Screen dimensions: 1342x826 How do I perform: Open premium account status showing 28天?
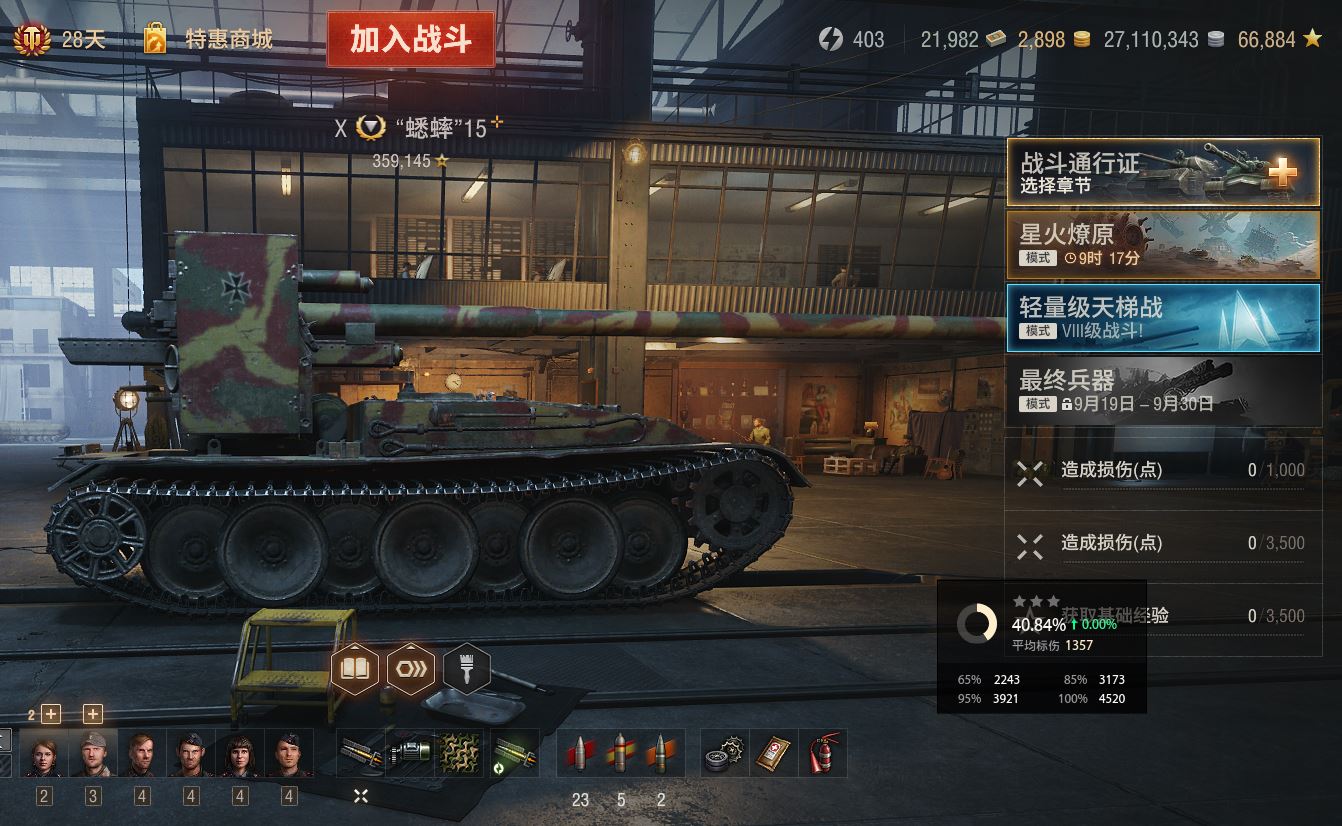click(x=60, y=40)
